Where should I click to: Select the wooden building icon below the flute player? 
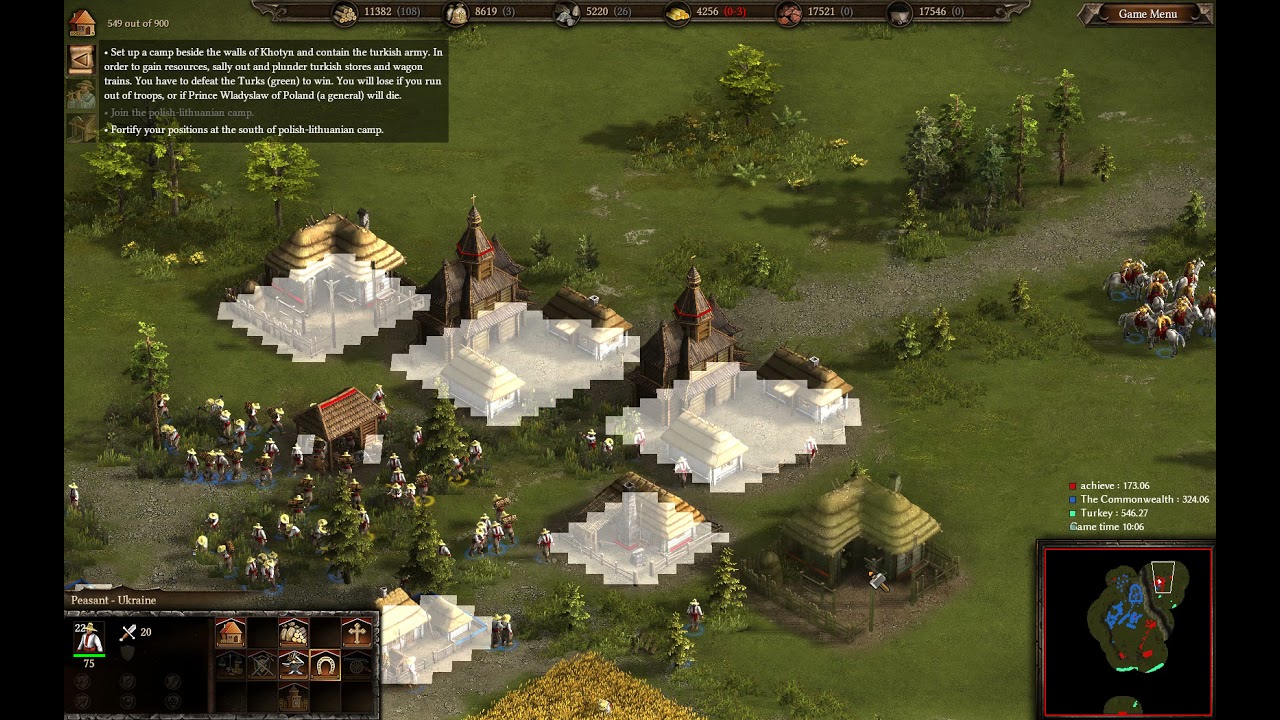pos(81,127)
